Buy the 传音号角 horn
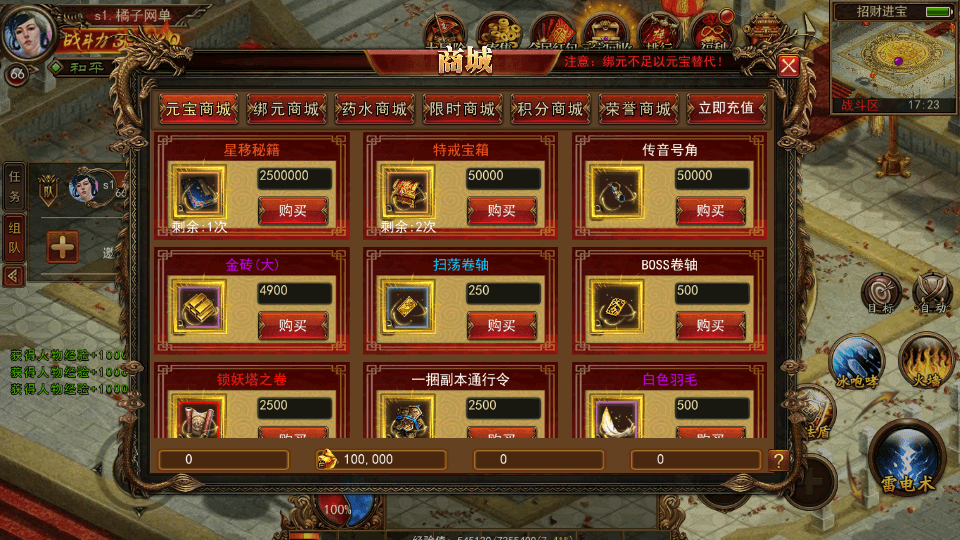This screenshot has width=960, height=540. click(x=710, y=211)
